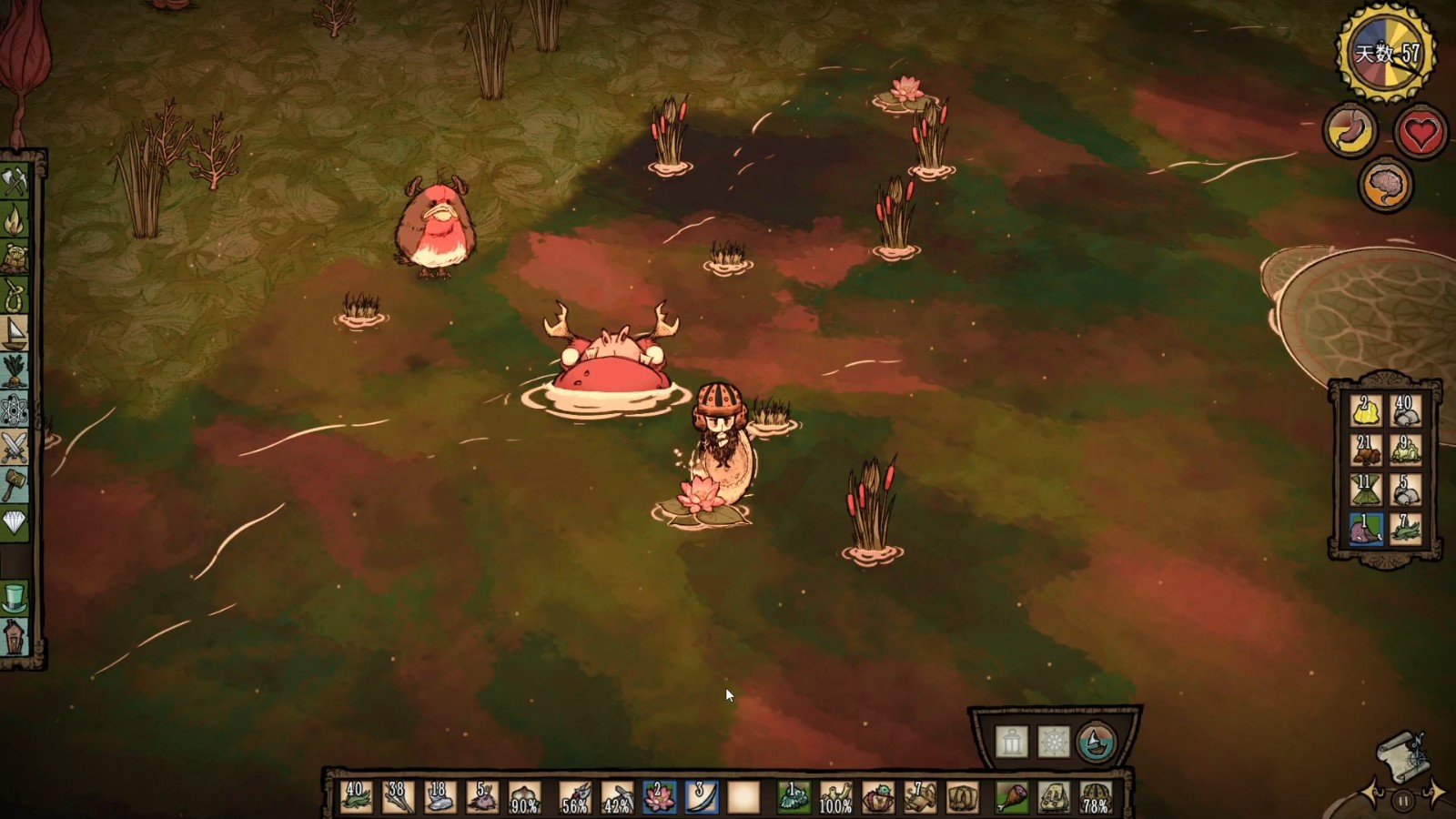Select the 40 rocks backpack slot
Screen dimensions: 1456x819
(1405, 410)
